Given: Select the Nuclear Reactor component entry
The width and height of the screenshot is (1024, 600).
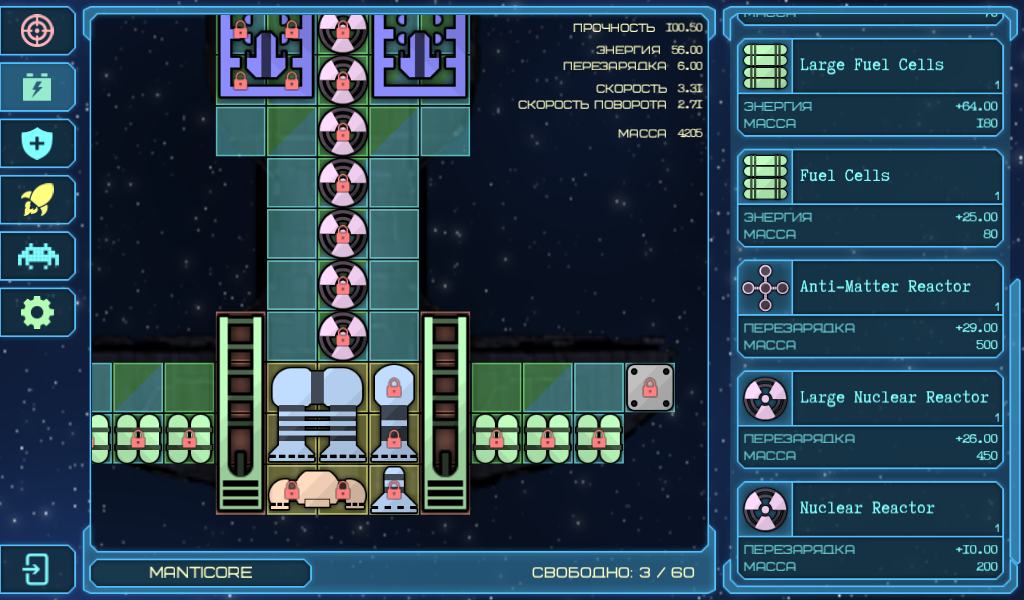Looking at the screenshot, I should pos(869,531).
